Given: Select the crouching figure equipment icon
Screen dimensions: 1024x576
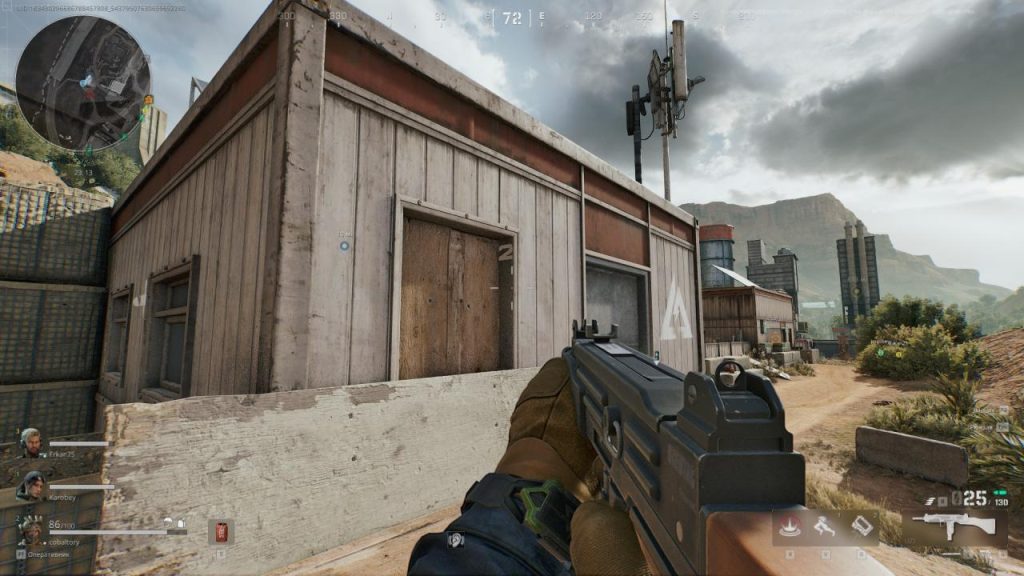Looking at the screenshot, I should click(x=824, y=525).
